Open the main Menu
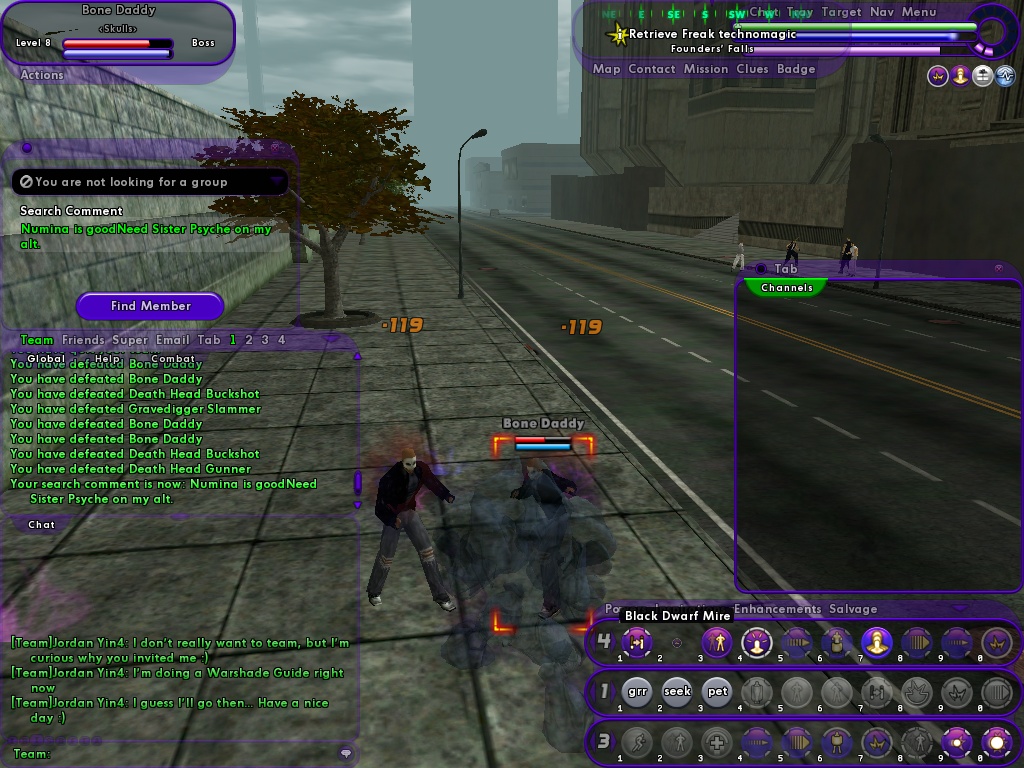The image size is (1024, 768). click(x=919, y=12)
